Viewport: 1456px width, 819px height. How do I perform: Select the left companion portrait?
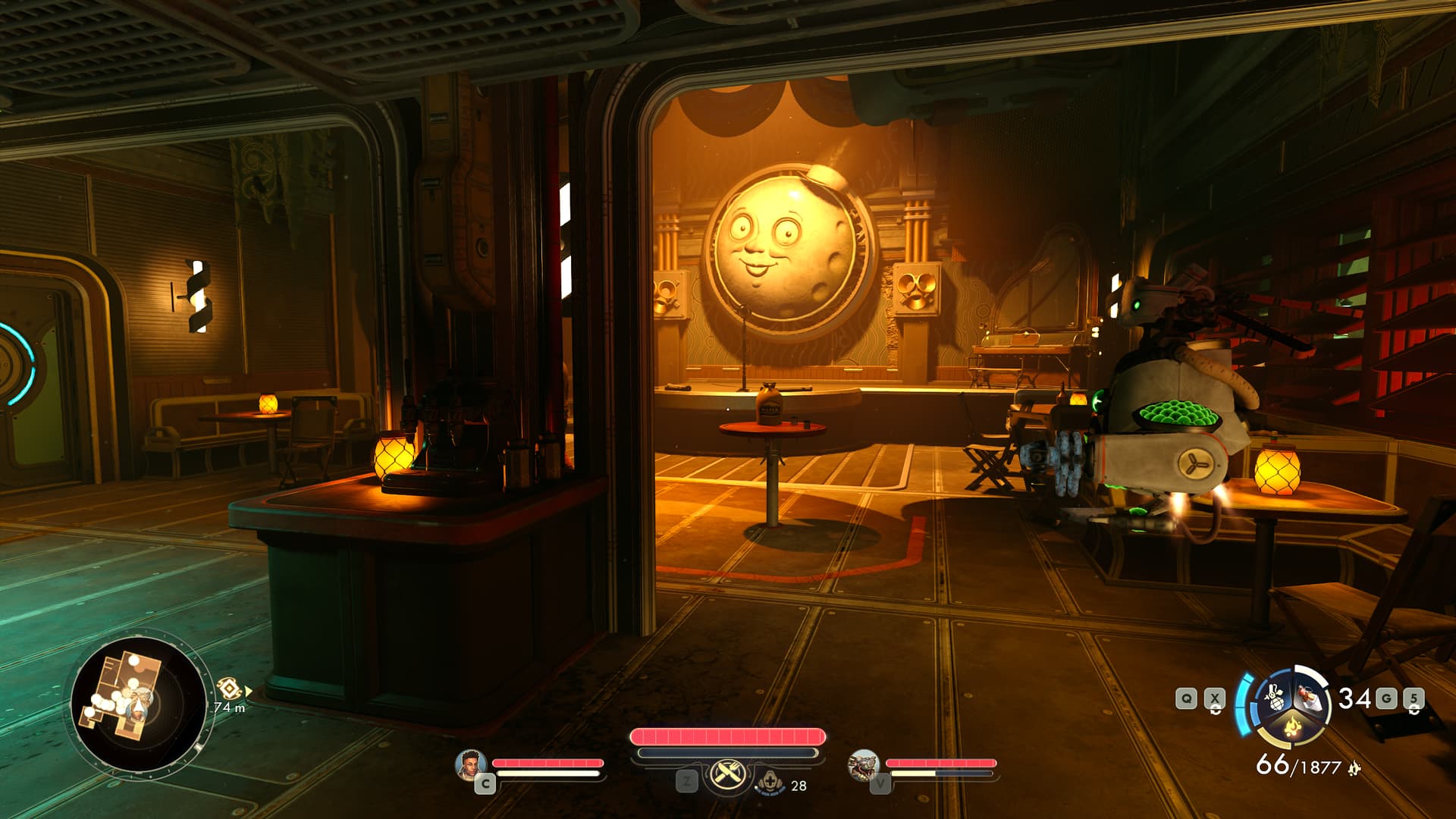pyautogui.click(x=470, y=764)
